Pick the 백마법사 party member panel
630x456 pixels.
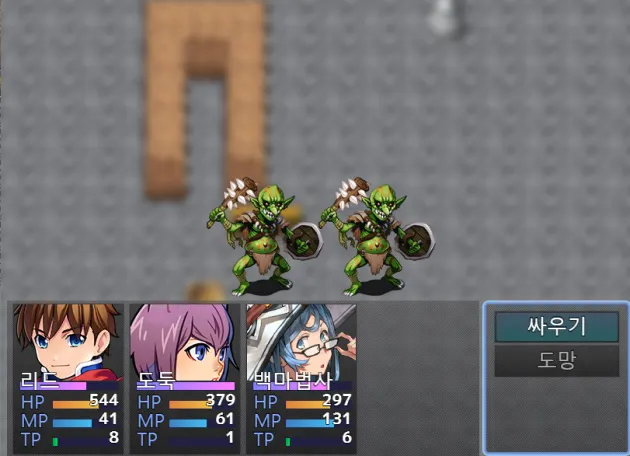tap(301, 378)
